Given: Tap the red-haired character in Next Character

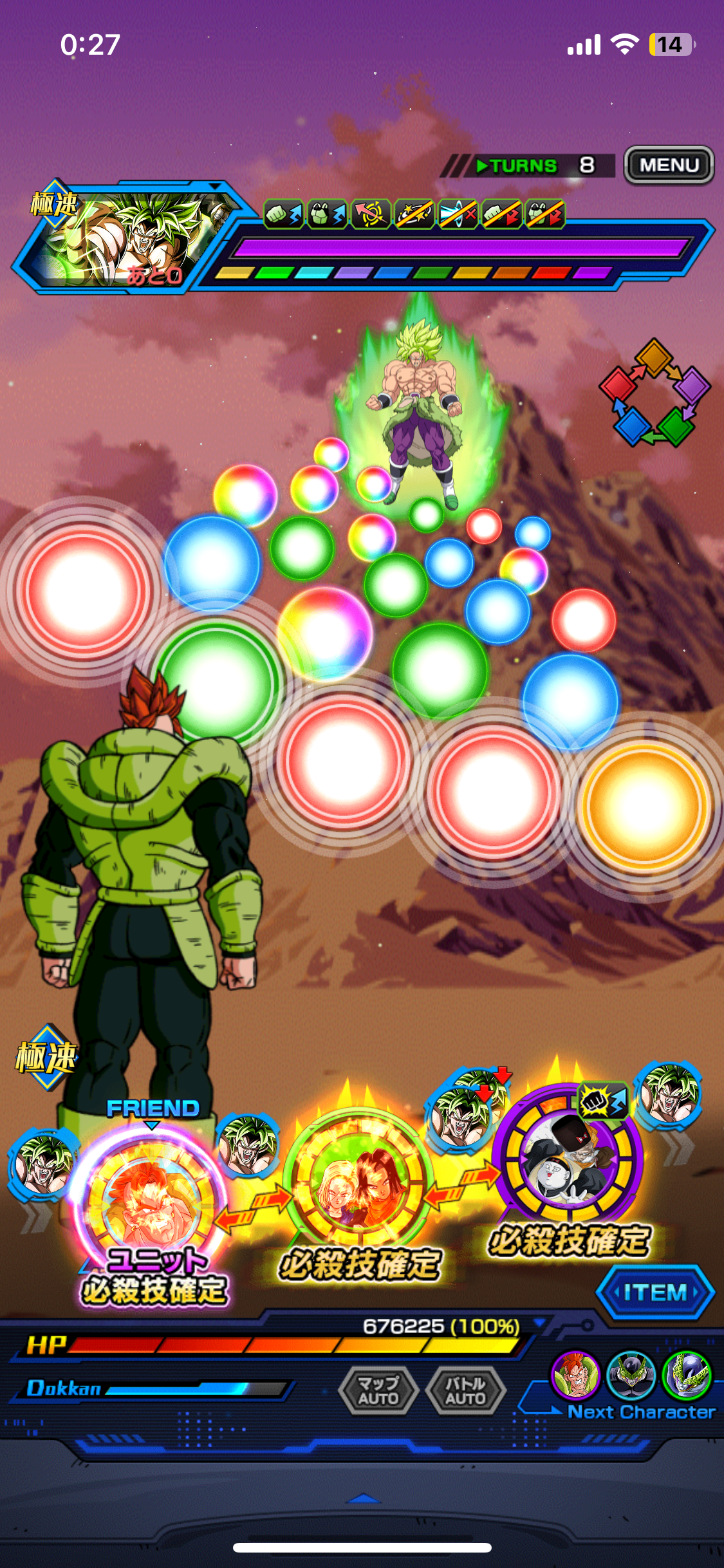Looking at the screenshot, I should point(575,1376).
